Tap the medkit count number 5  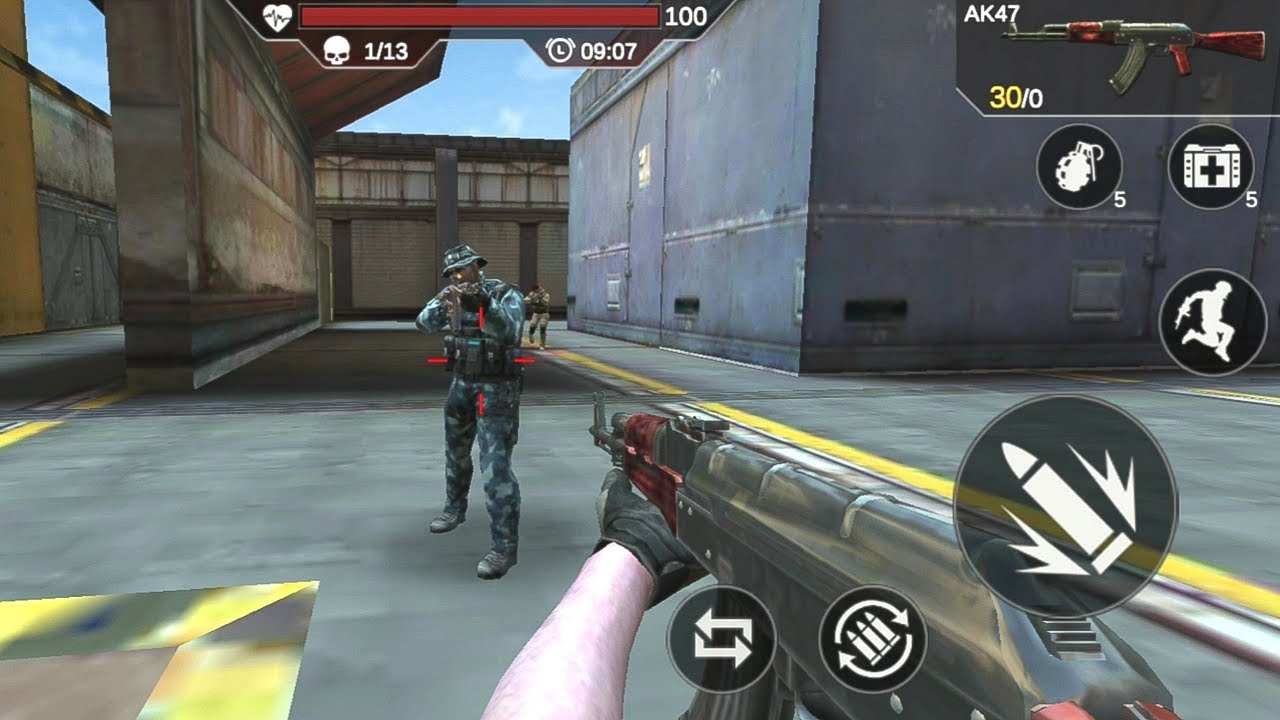click(1250, 200)
